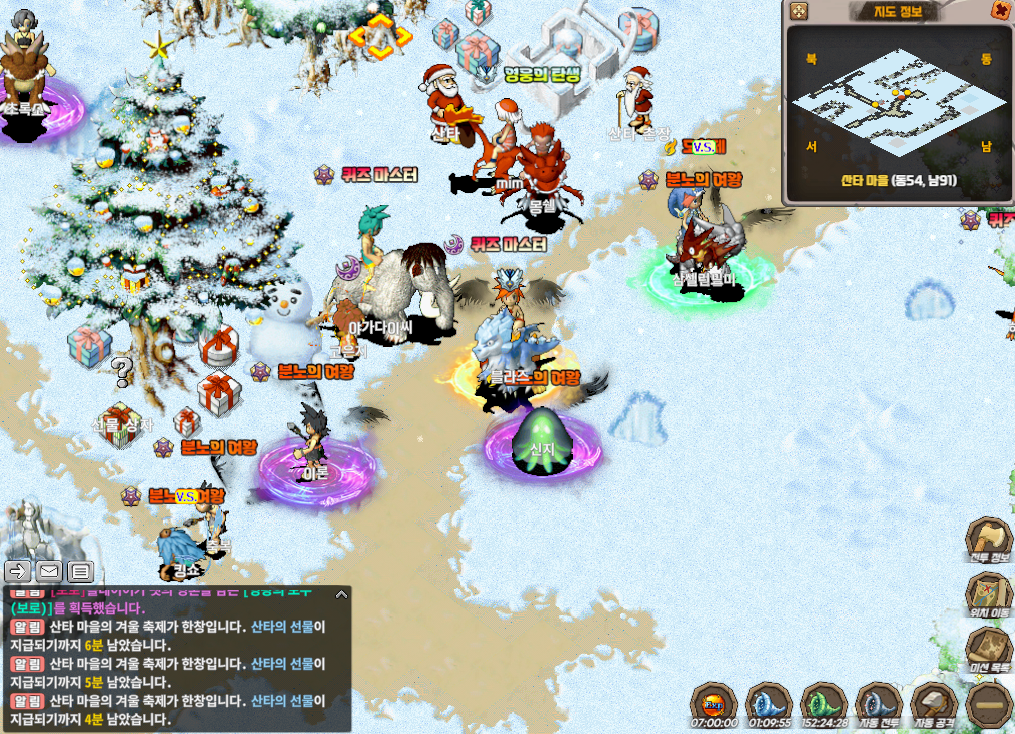This screenshot has width=1015, height=734.
Task: Toggle 자동 공격 auto attack
Action: coord(934,704)
